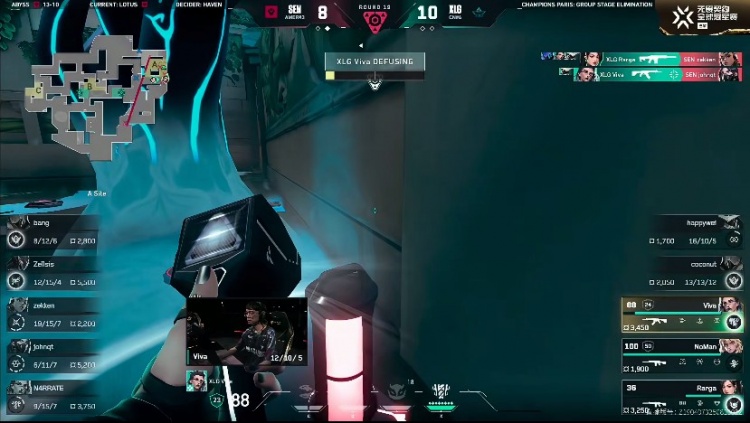Click the Lotus minimap
The width and height of the screenshot is (750, 423).
tap(98, 92)
